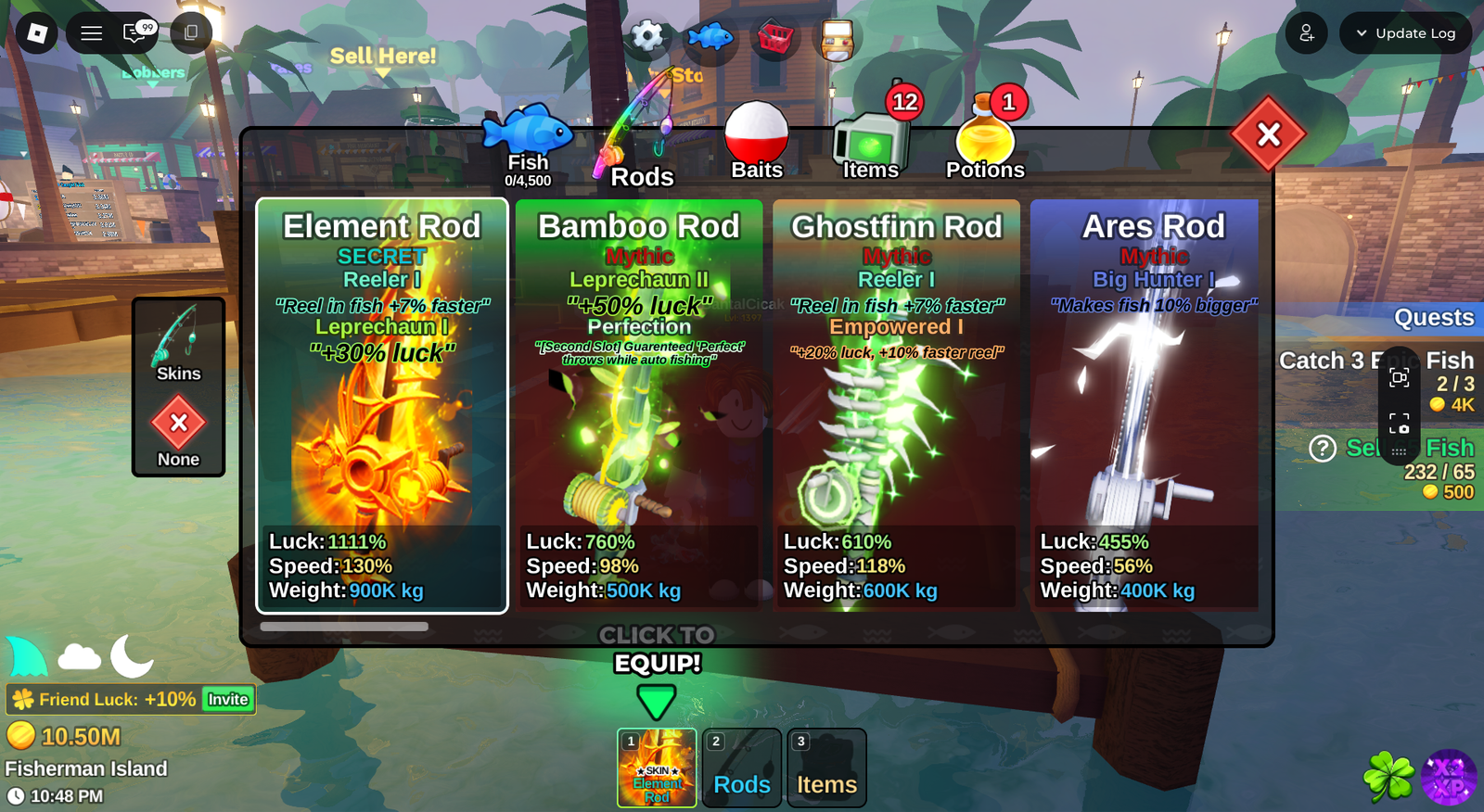Select hotbar slot 1 Element Rod
This screenshot has width=1484, height=812.
[x=657, y=768]
